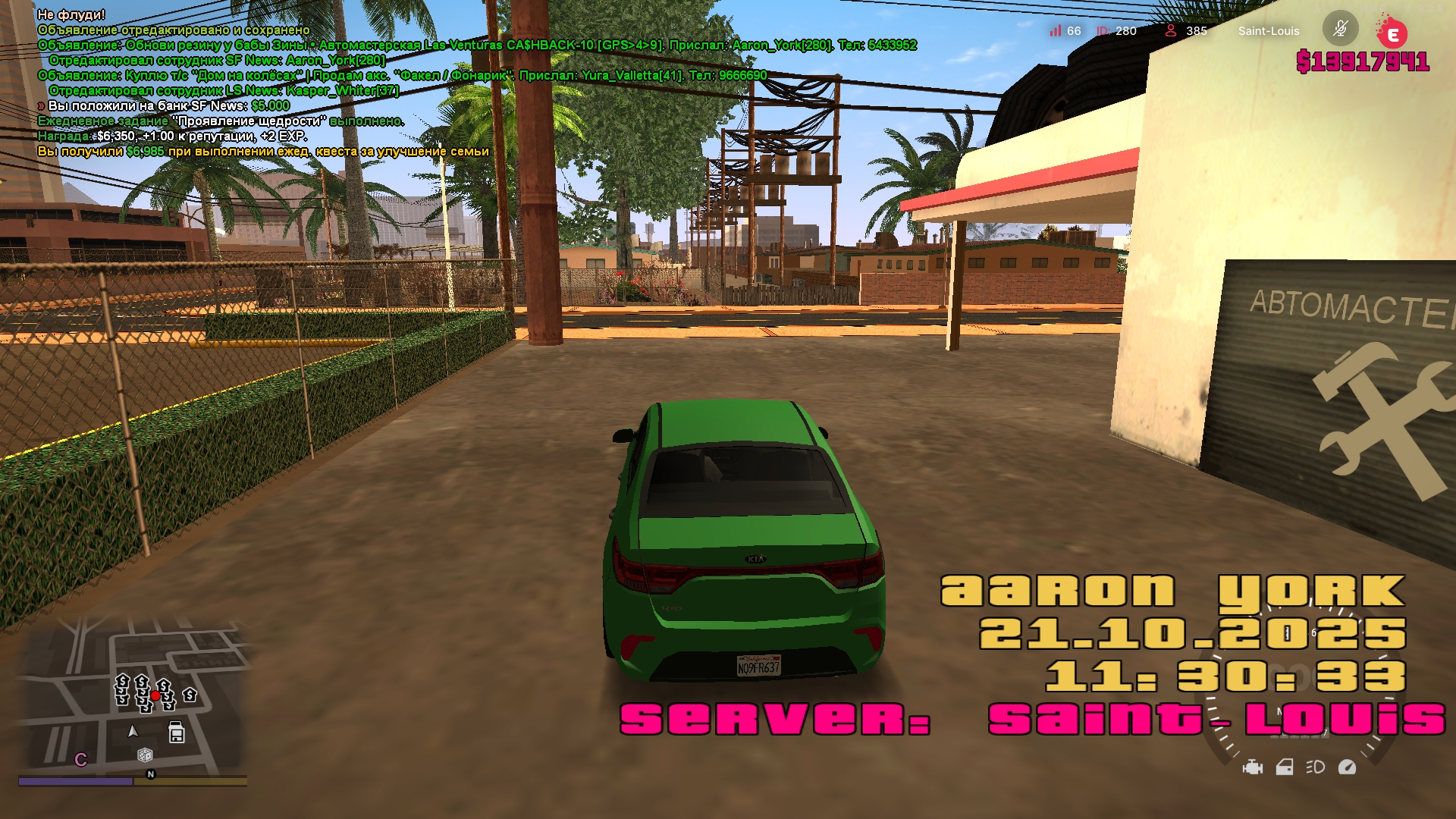Click the pink C marker on minimap
Image resolution: width=1456 pixels, height=819 pixels.
tap(81, 760)
